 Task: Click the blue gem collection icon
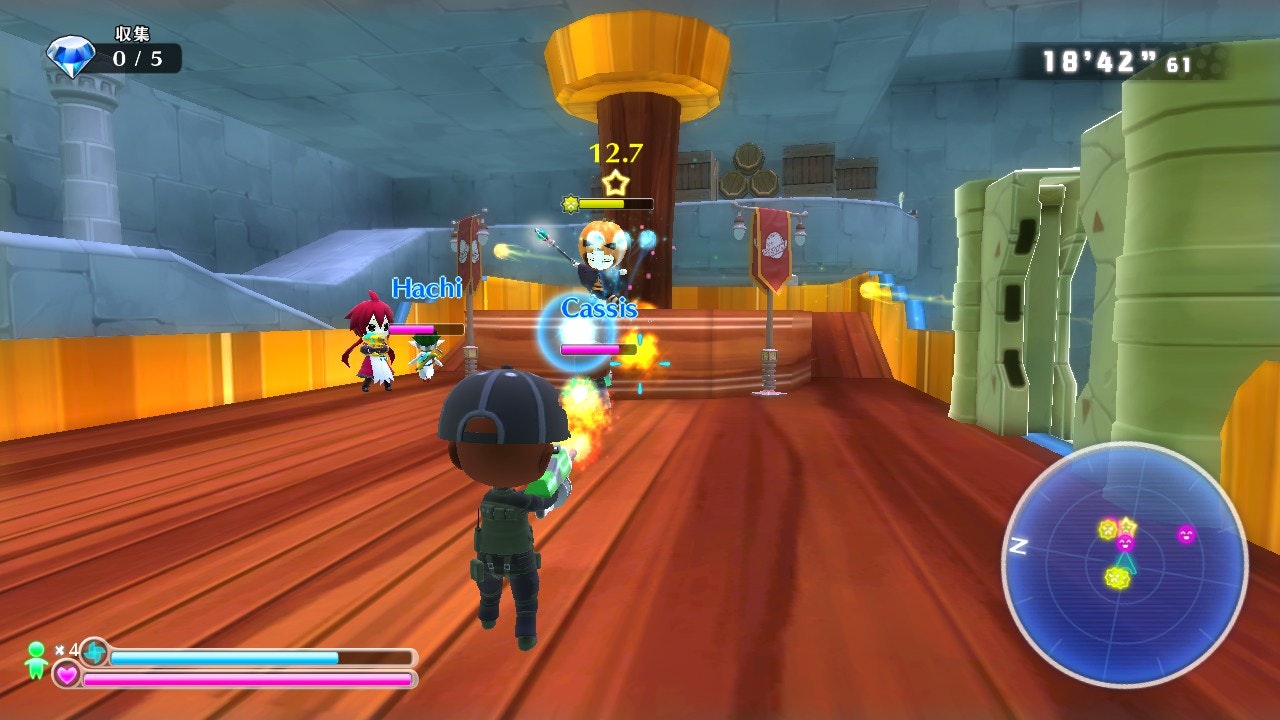[x=71, y=57]
